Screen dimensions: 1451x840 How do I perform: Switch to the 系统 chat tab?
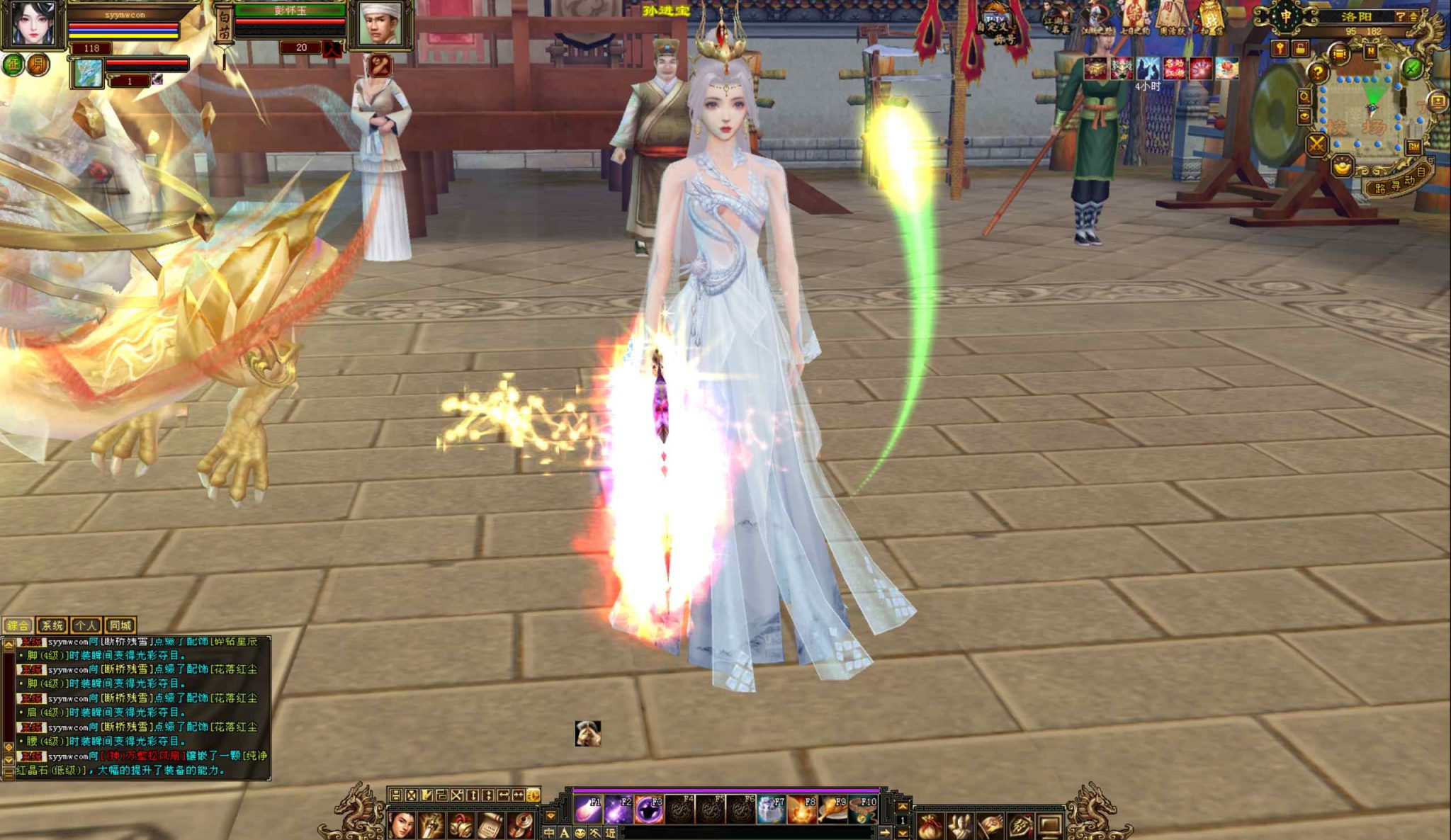[x=52, y=625]
